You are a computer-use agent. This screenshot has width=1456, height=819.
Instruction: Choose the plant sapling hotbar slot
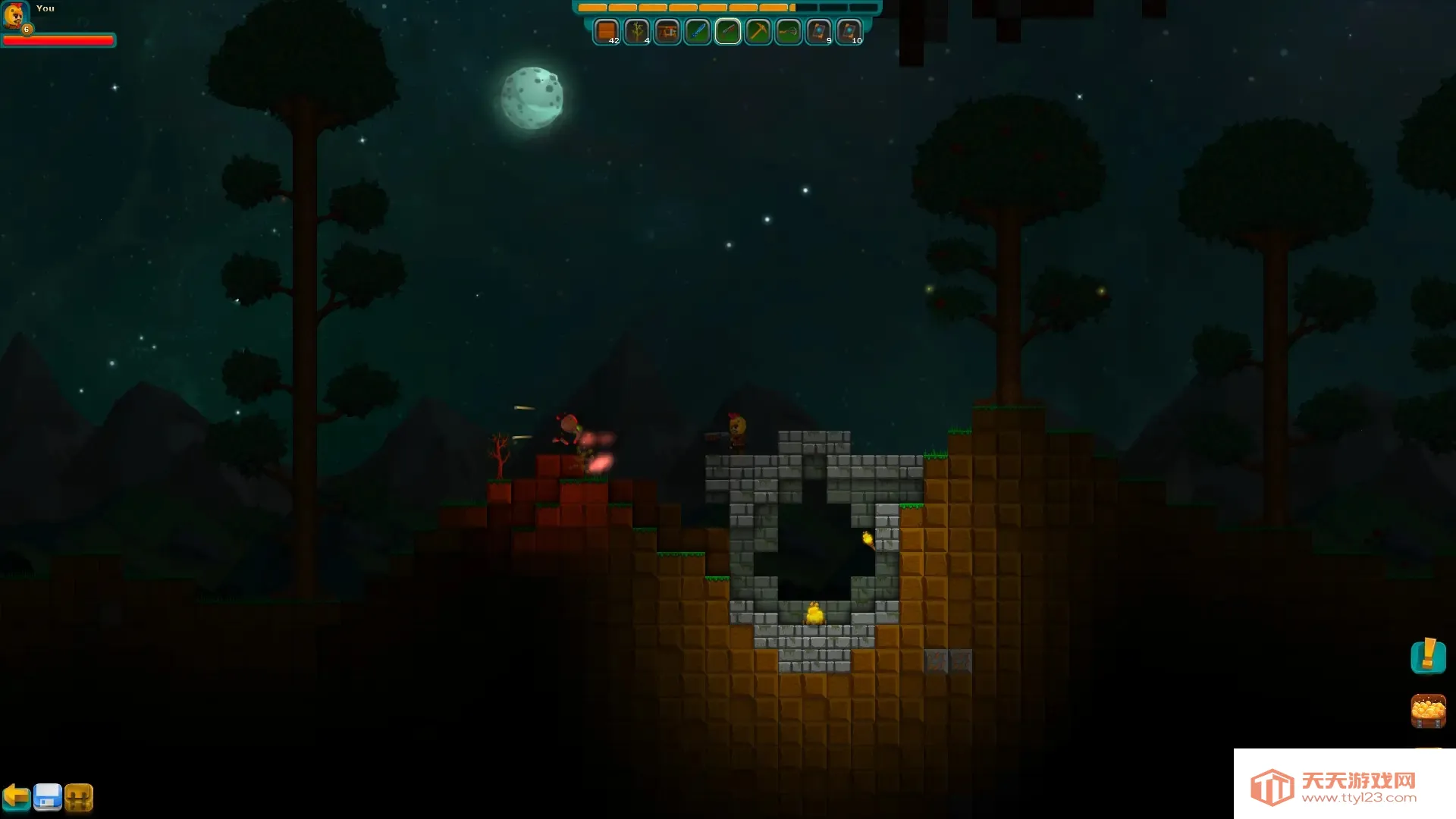(636, 32)
